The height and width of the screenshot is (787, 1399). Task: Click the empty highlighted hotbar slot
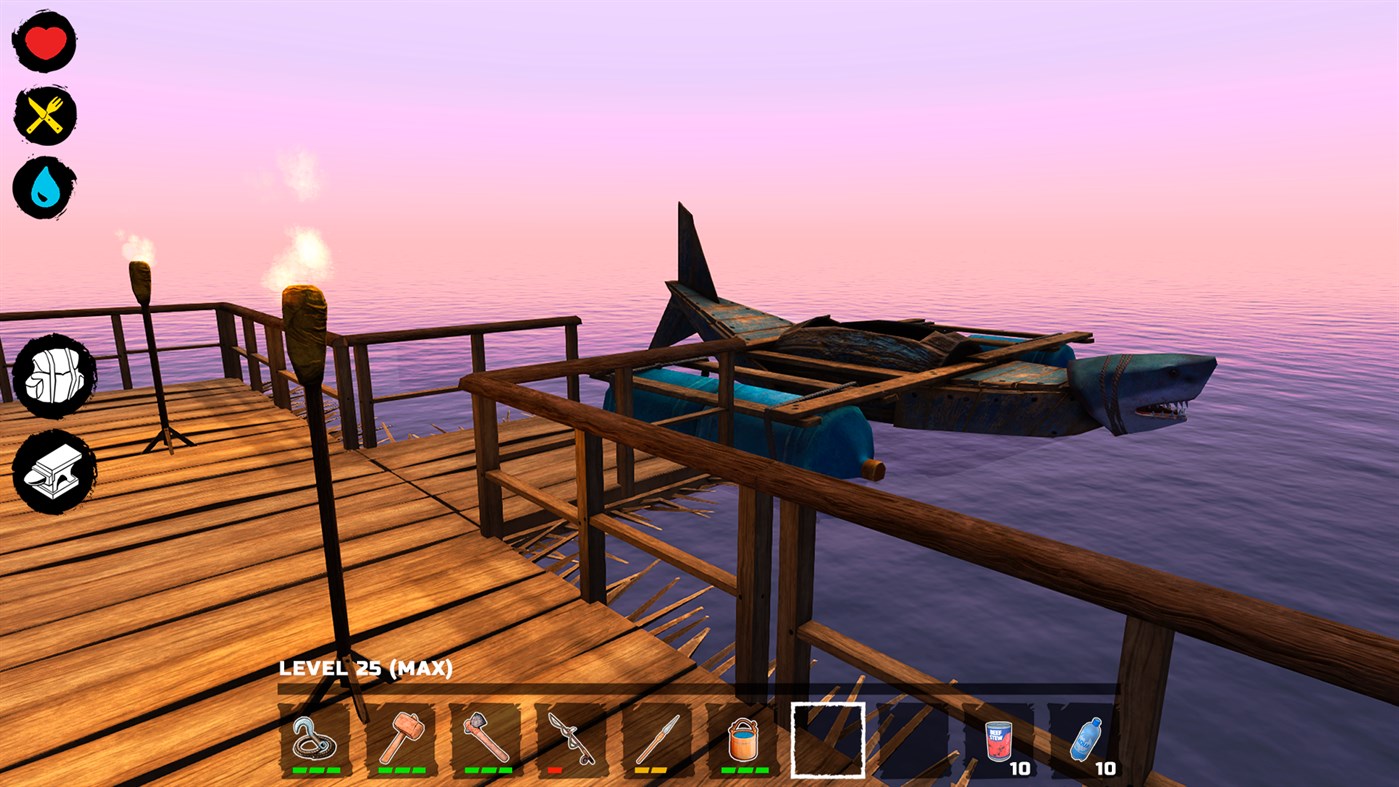pyautogui.click(x=828, y=742)
